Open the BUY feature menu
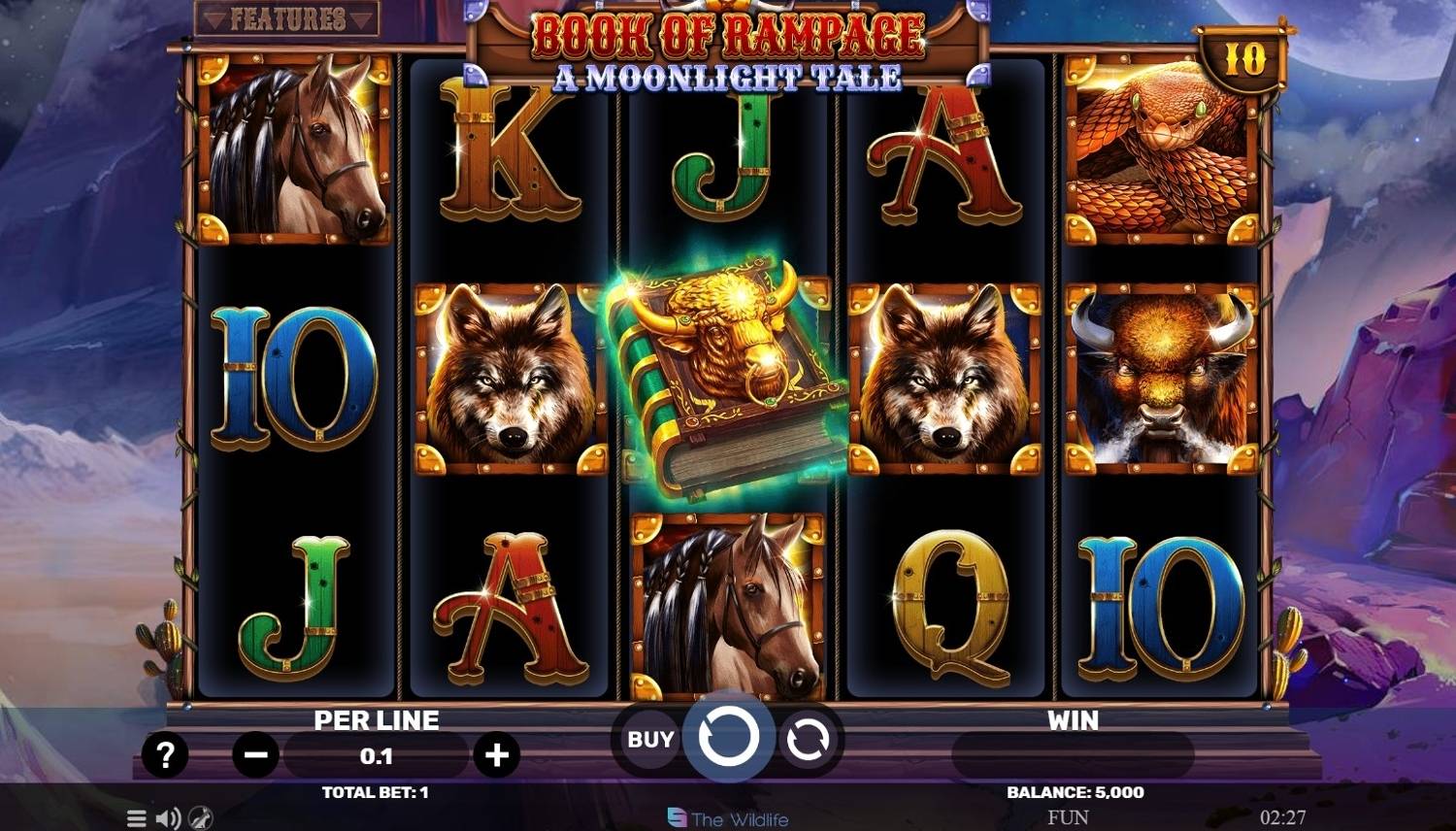The height and width of the screenshot is (831, 1456). [649, 740]
